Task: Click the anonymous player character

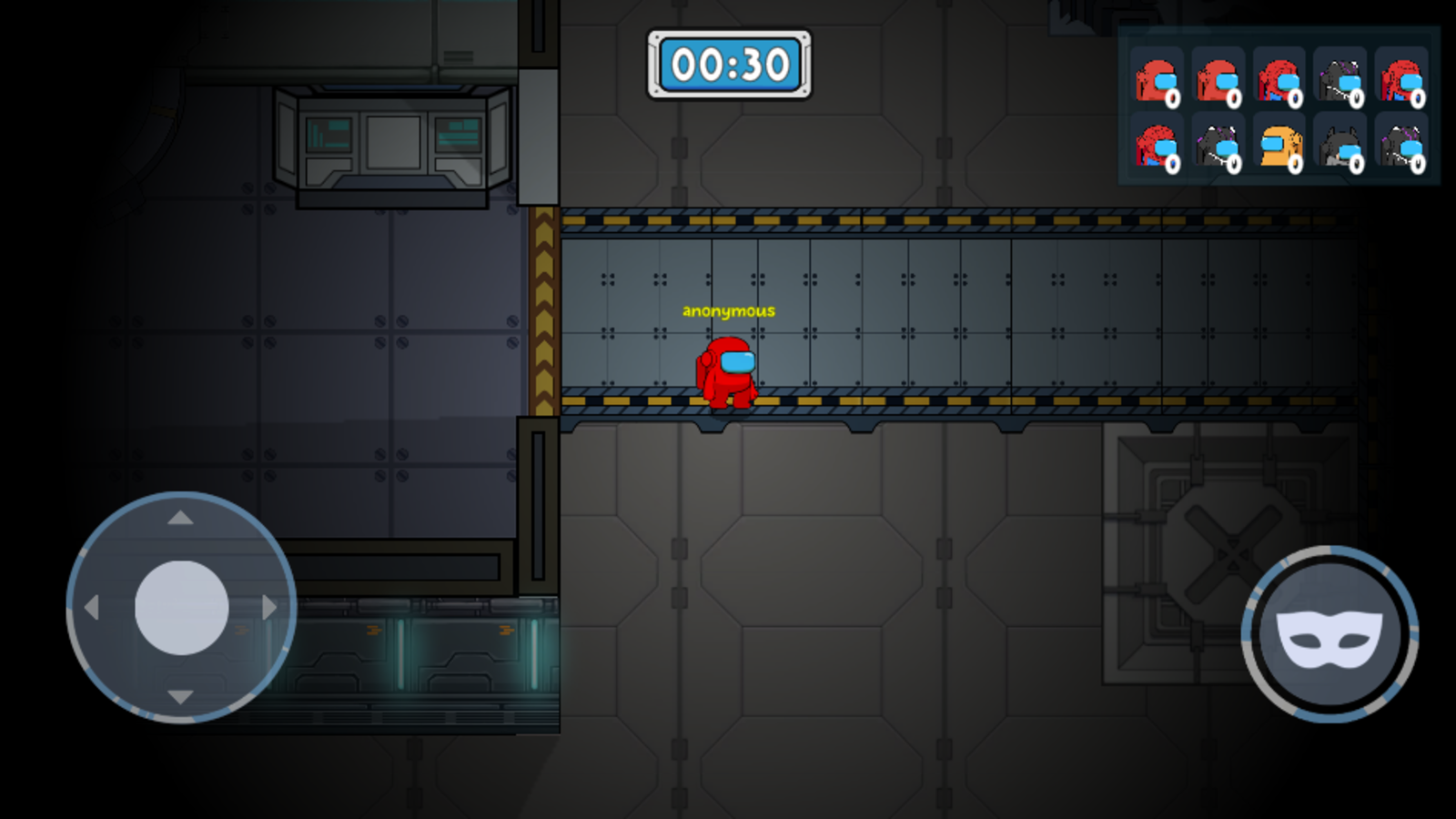Action: [x=728, y=371]
